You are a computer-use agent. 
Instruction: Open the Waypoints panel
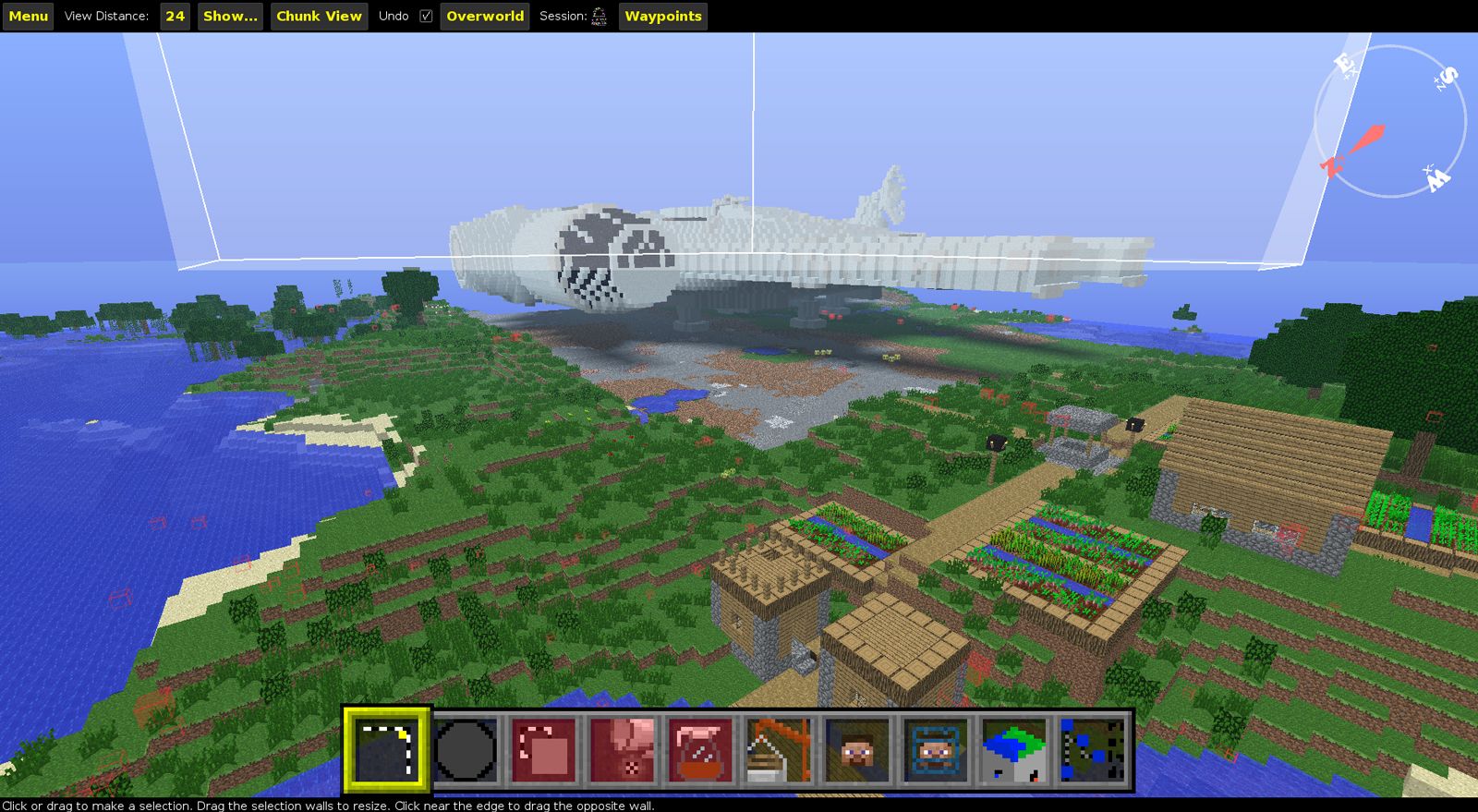(662, 16)
